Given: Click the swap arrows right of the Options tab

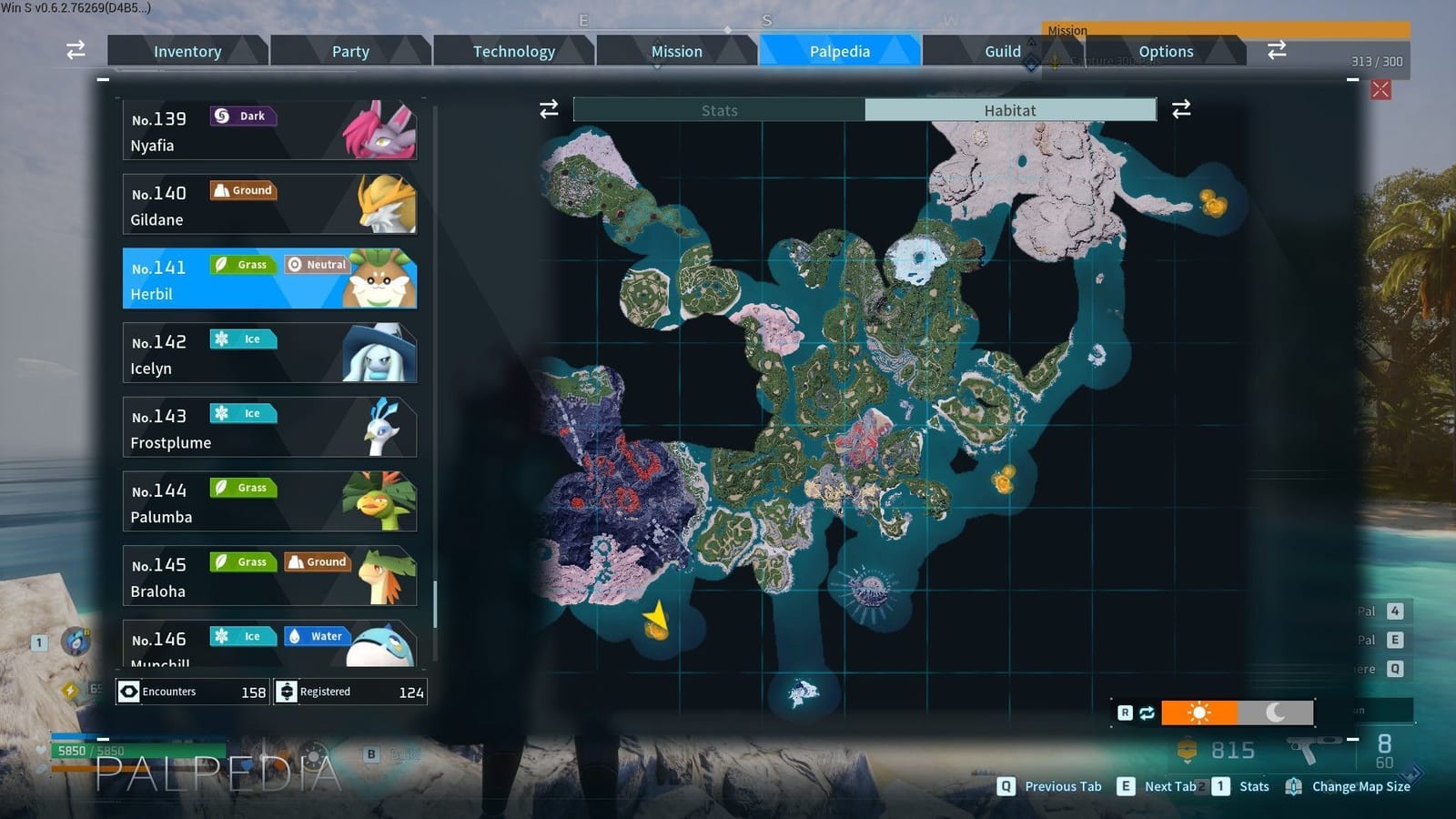Looking at the screenshot, I should (x=1277, y=51).
